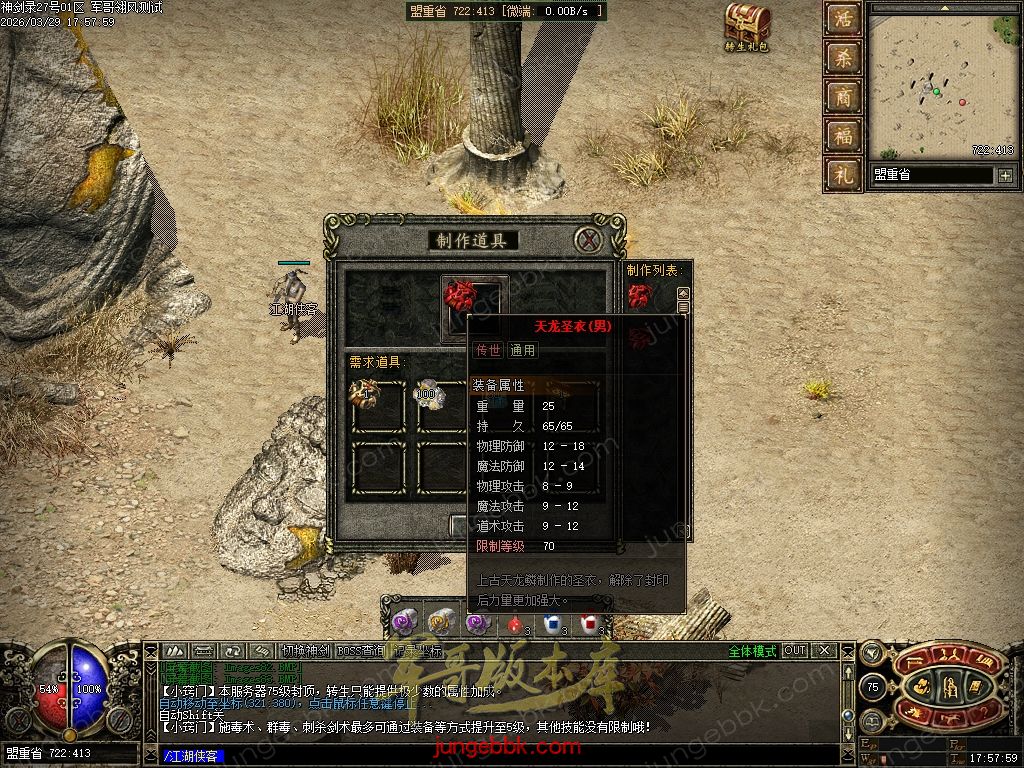This screenshot has width=1024, height=768.
Task: Open the 转生礼包 treasure chest
Action: 747,24
